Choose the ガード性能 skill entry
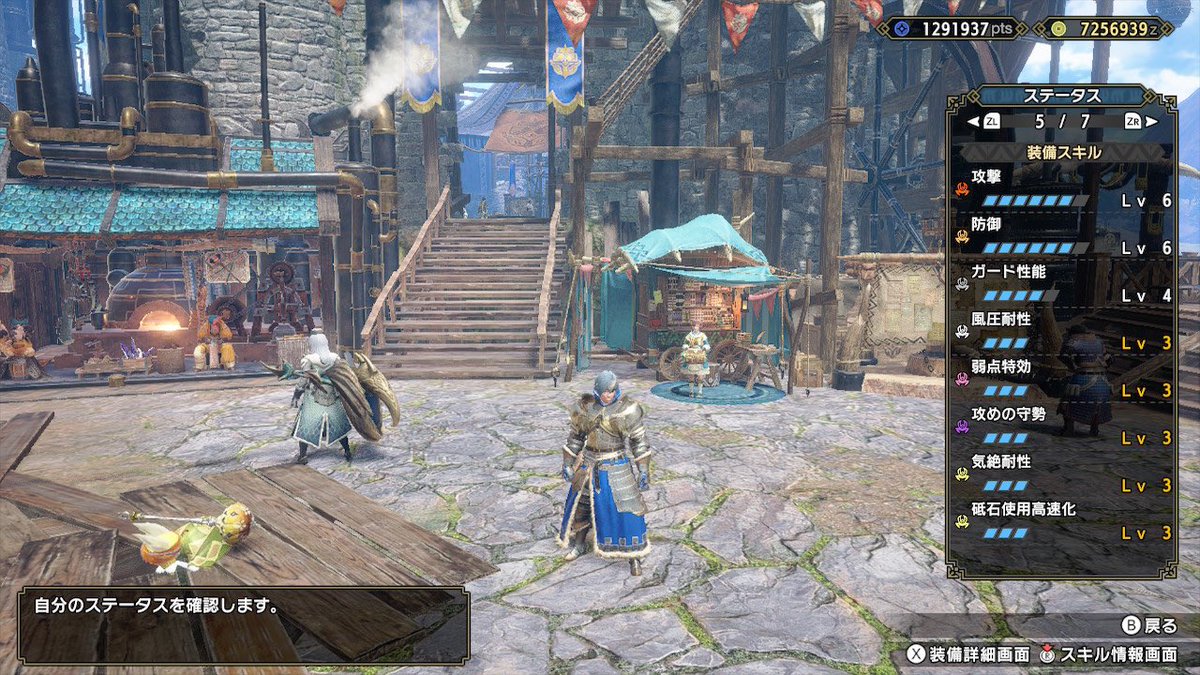The width and height of the screenshot is (1200, 675). coord(1063,284)
